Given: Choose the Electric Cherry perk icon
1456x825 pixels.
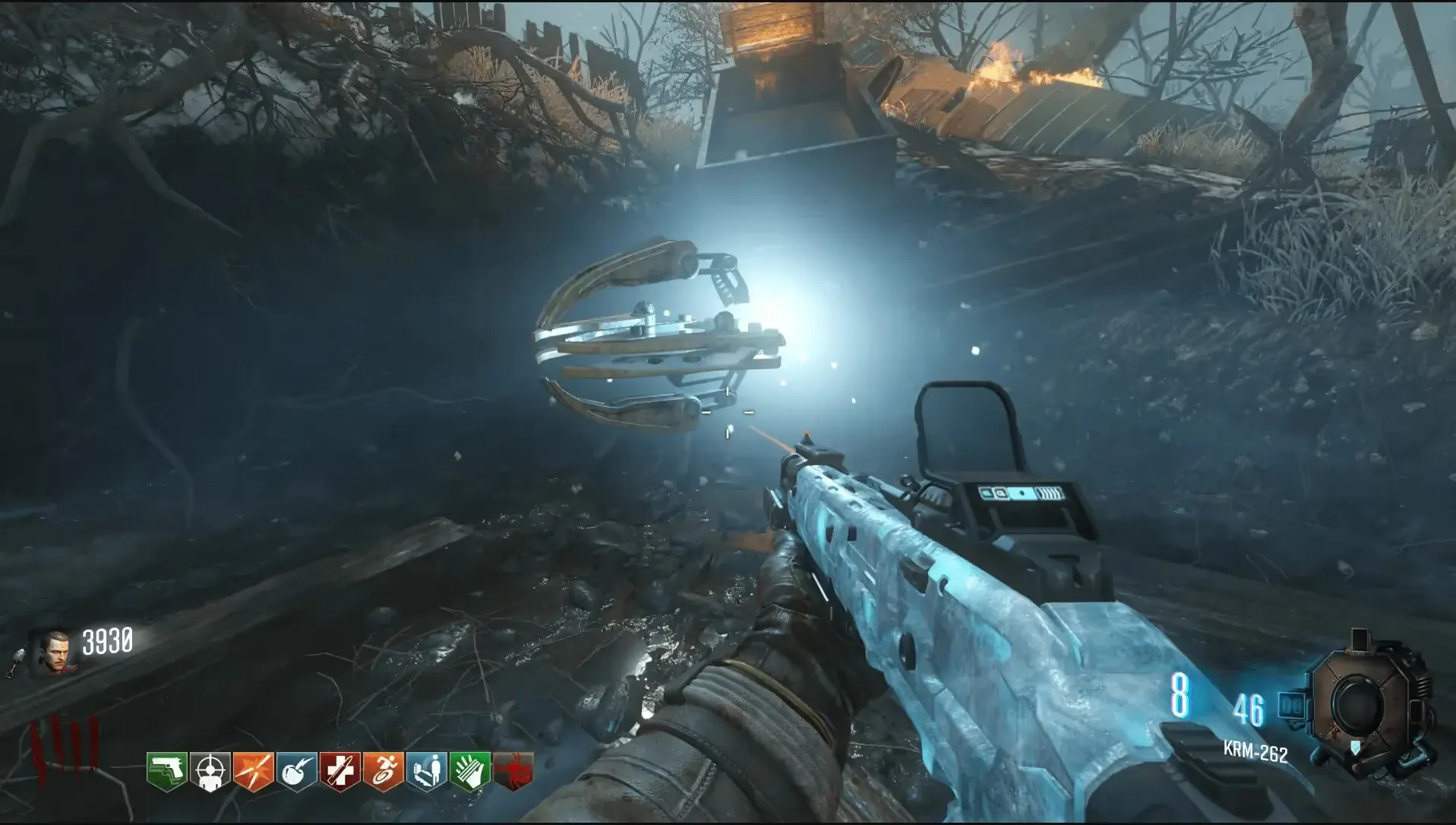Looking at the screenshot, I should pyautogui.click(x=296, y=772).
